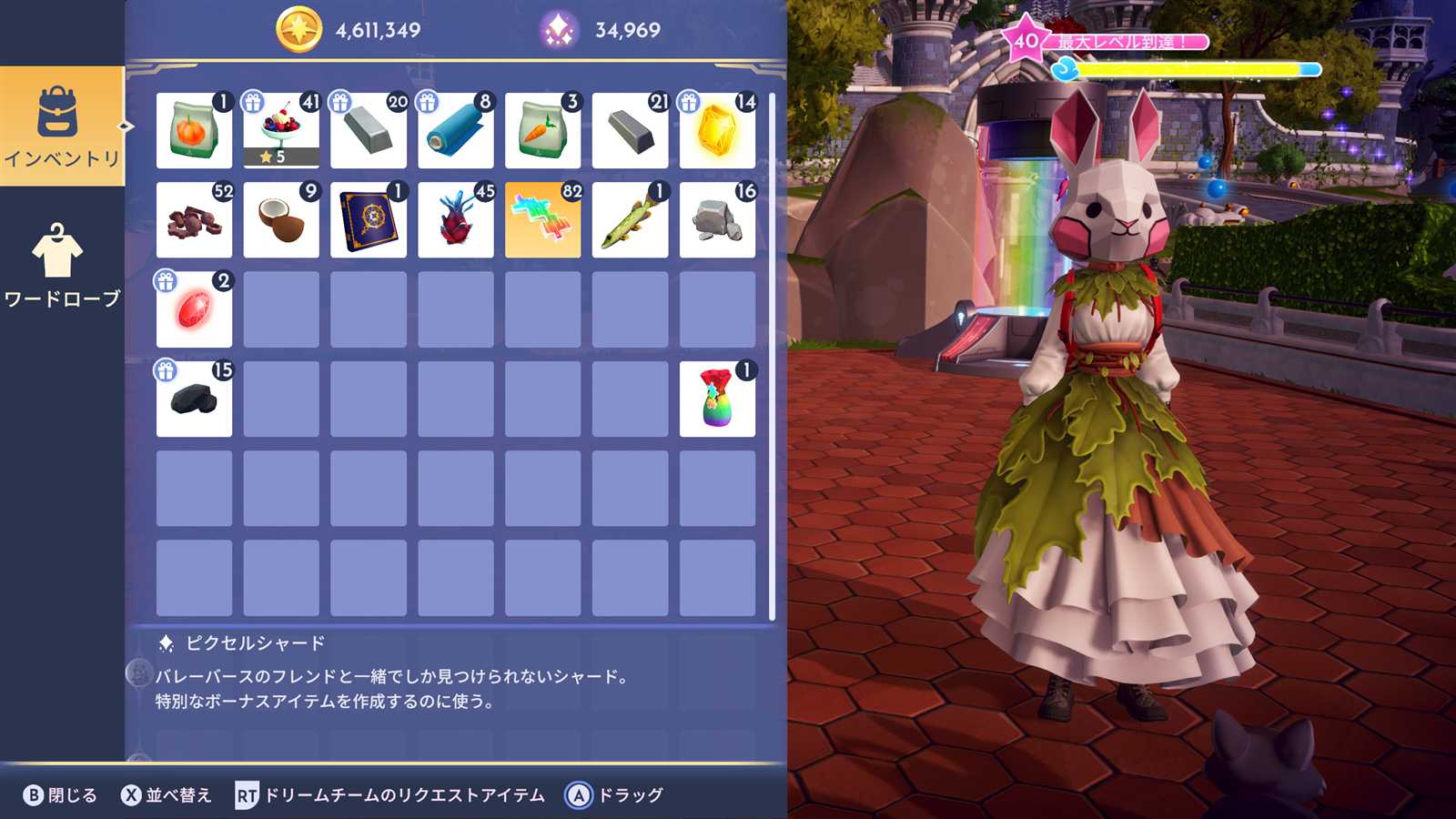Pick the carrot seed bag slot
1456x819 pixels.
point(543,131)
